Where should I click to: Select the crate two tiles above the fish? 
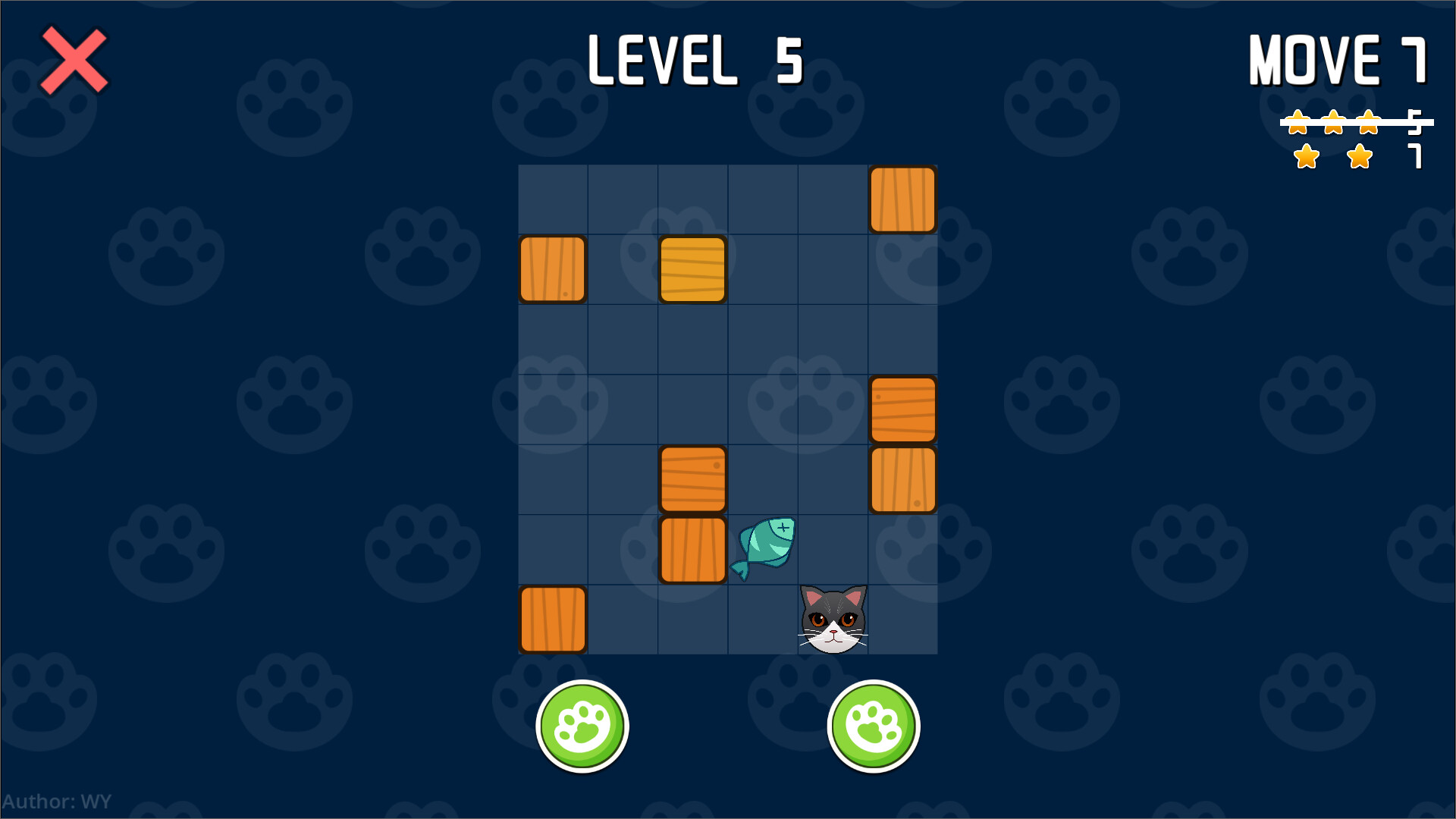click(x=692, y=479)
